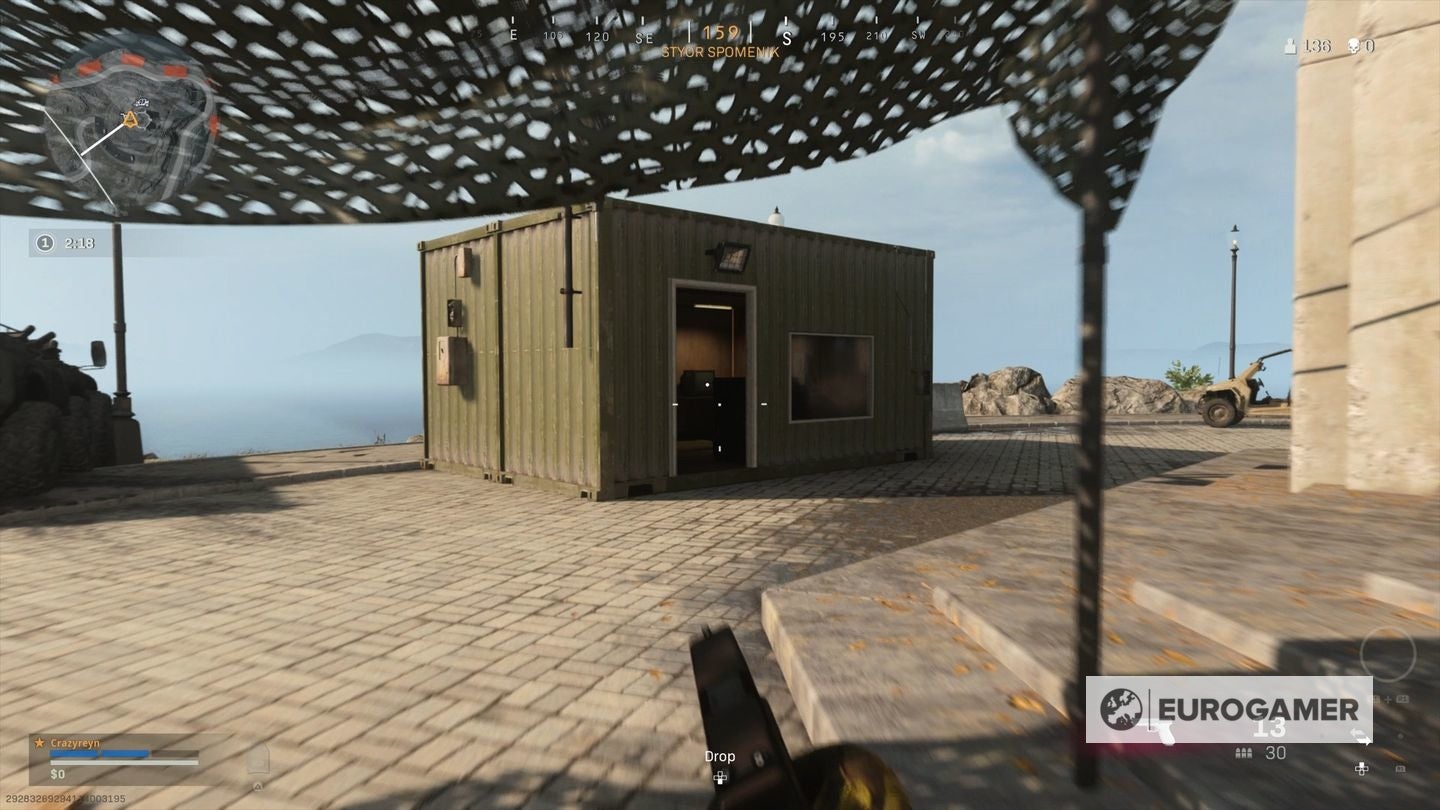The width and height of the screenshot is (1440, 810).
Task: Click the player count icon showing 136
Action: coord(1291,46)
